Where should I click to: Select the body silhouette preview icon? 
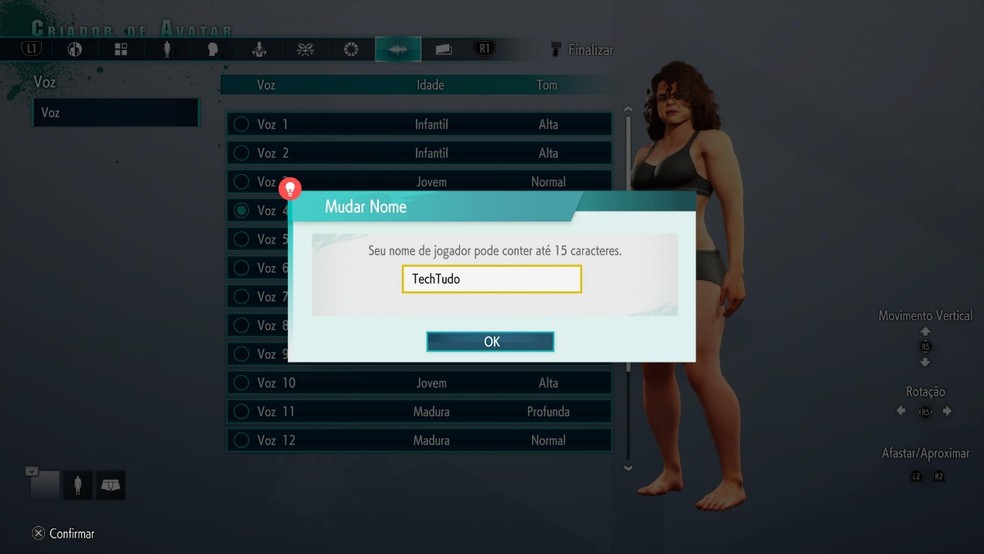point(78,485)
